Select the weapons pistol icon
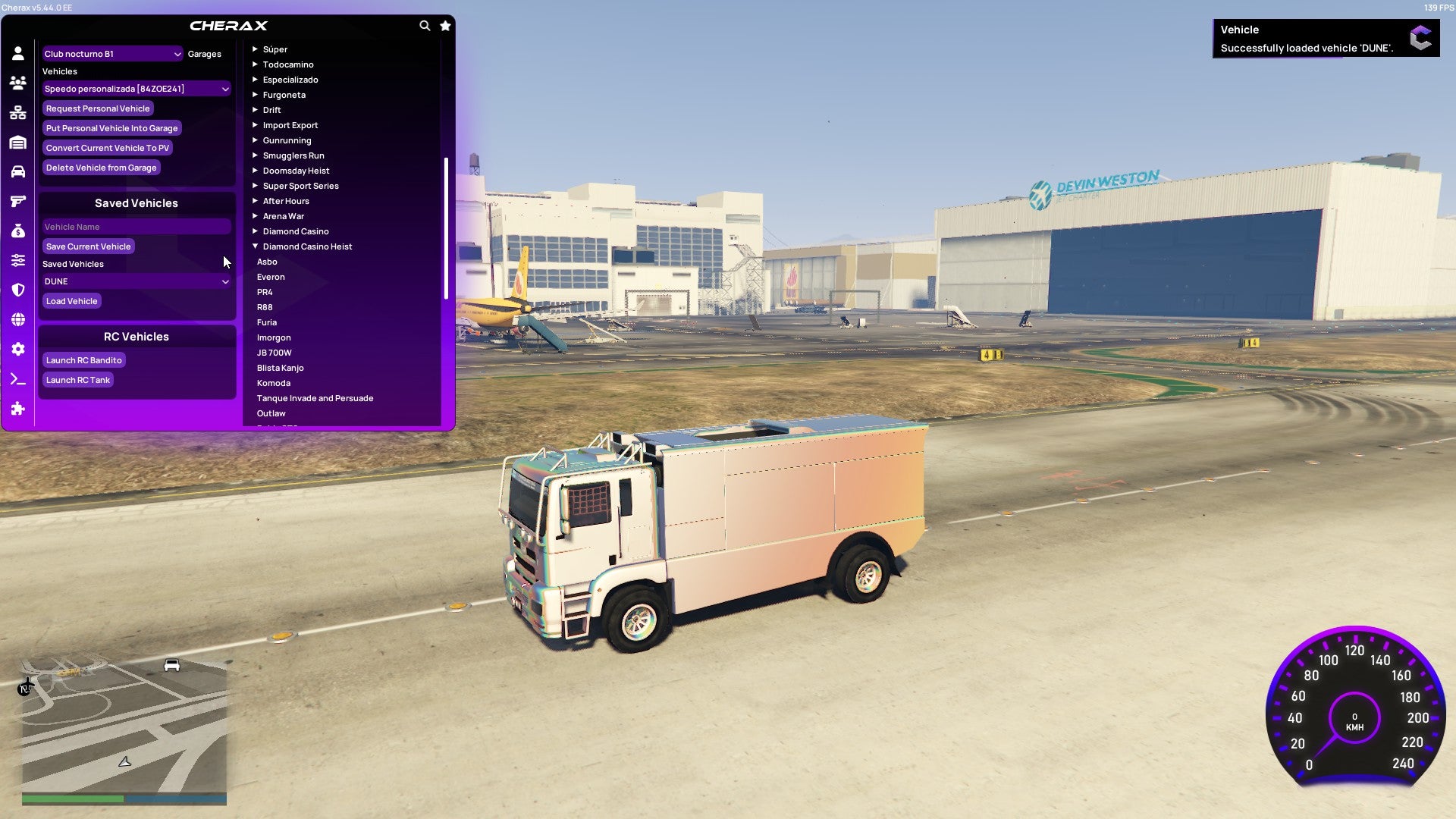Screen dimensions: 1456x819 click(x=17, y=202)
